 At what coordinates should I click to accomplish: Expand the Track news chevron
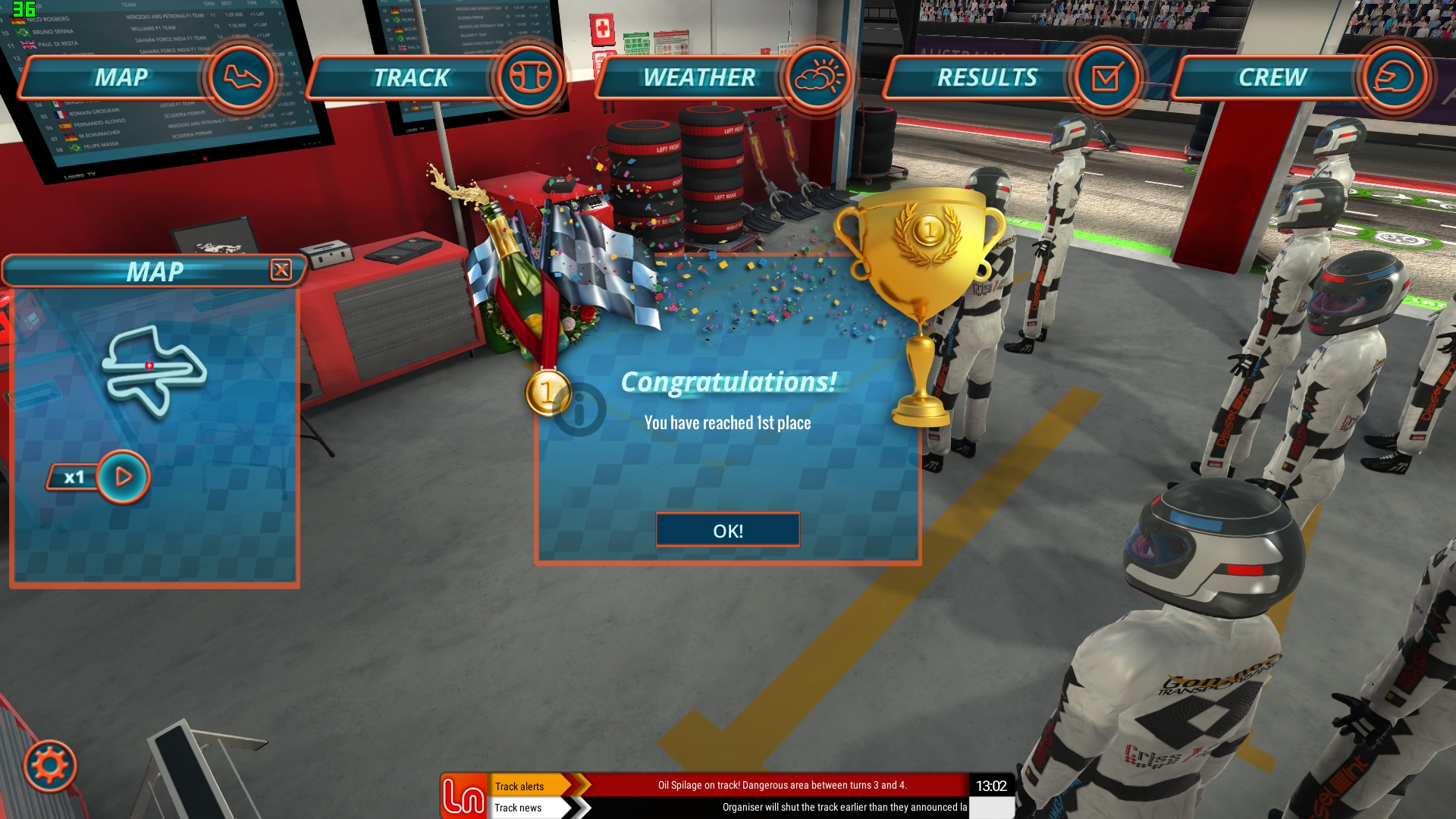point(582,808)
